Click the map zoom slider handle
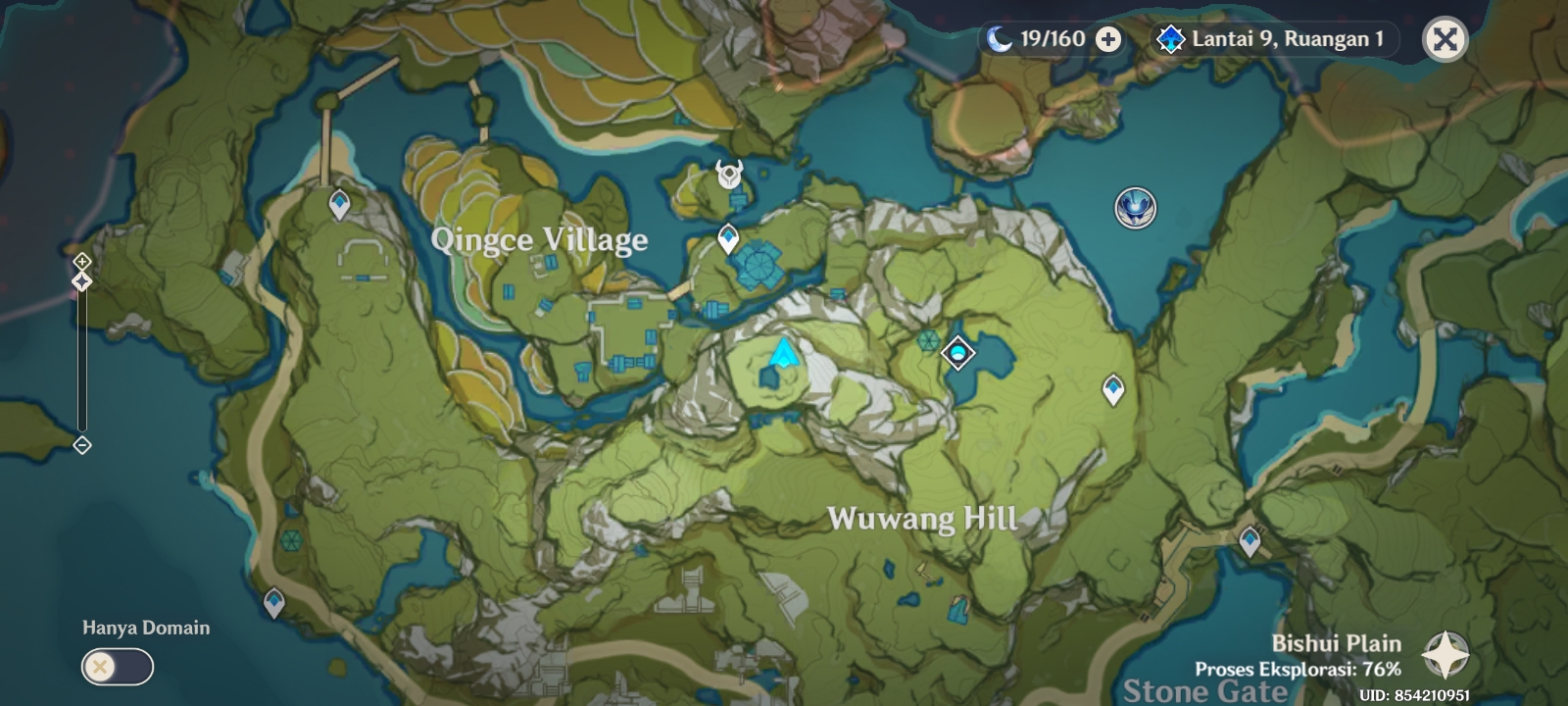This screenshot has width=1568, height=706. pos(82,281)
